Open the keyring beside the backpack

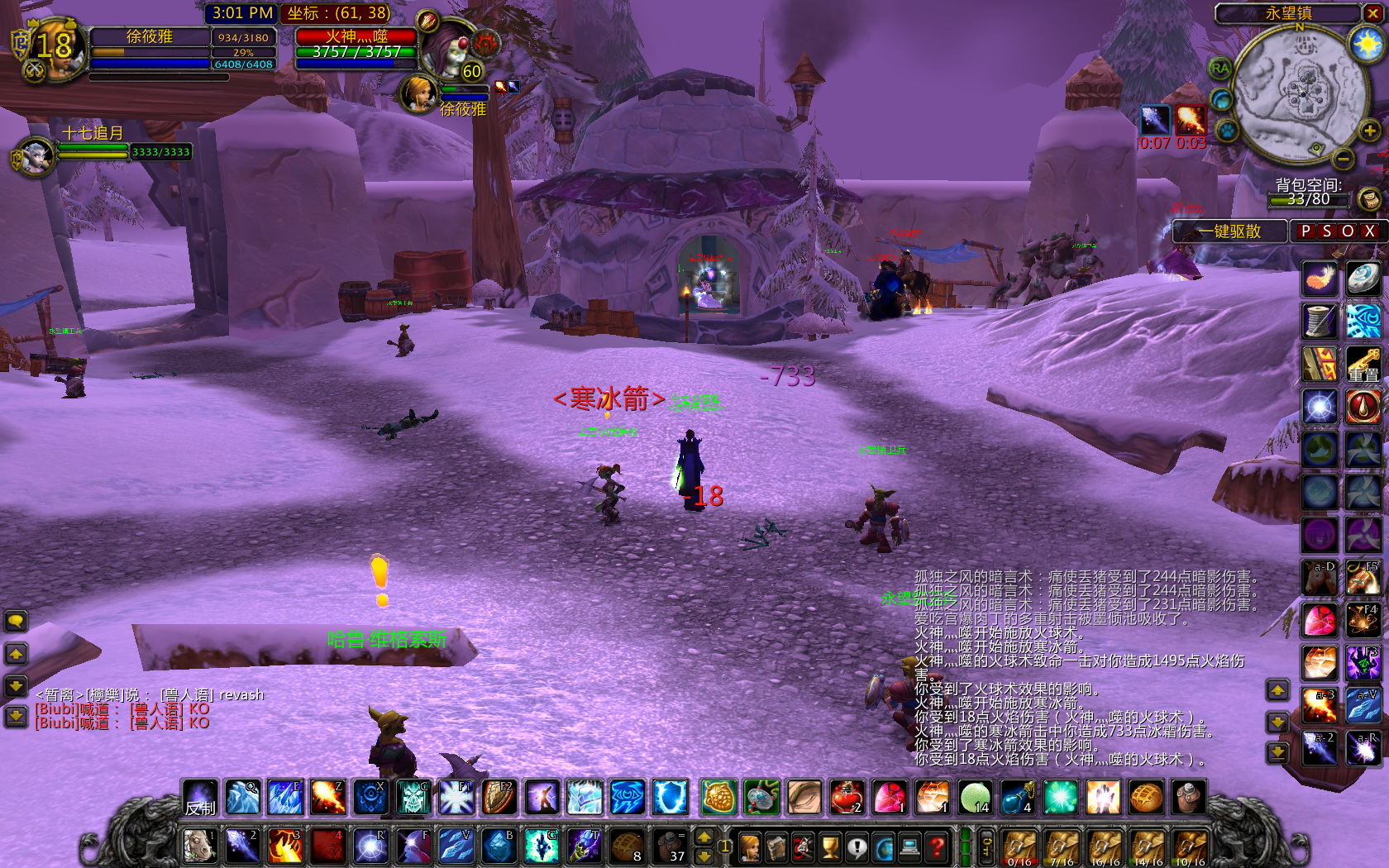[987, 847]
